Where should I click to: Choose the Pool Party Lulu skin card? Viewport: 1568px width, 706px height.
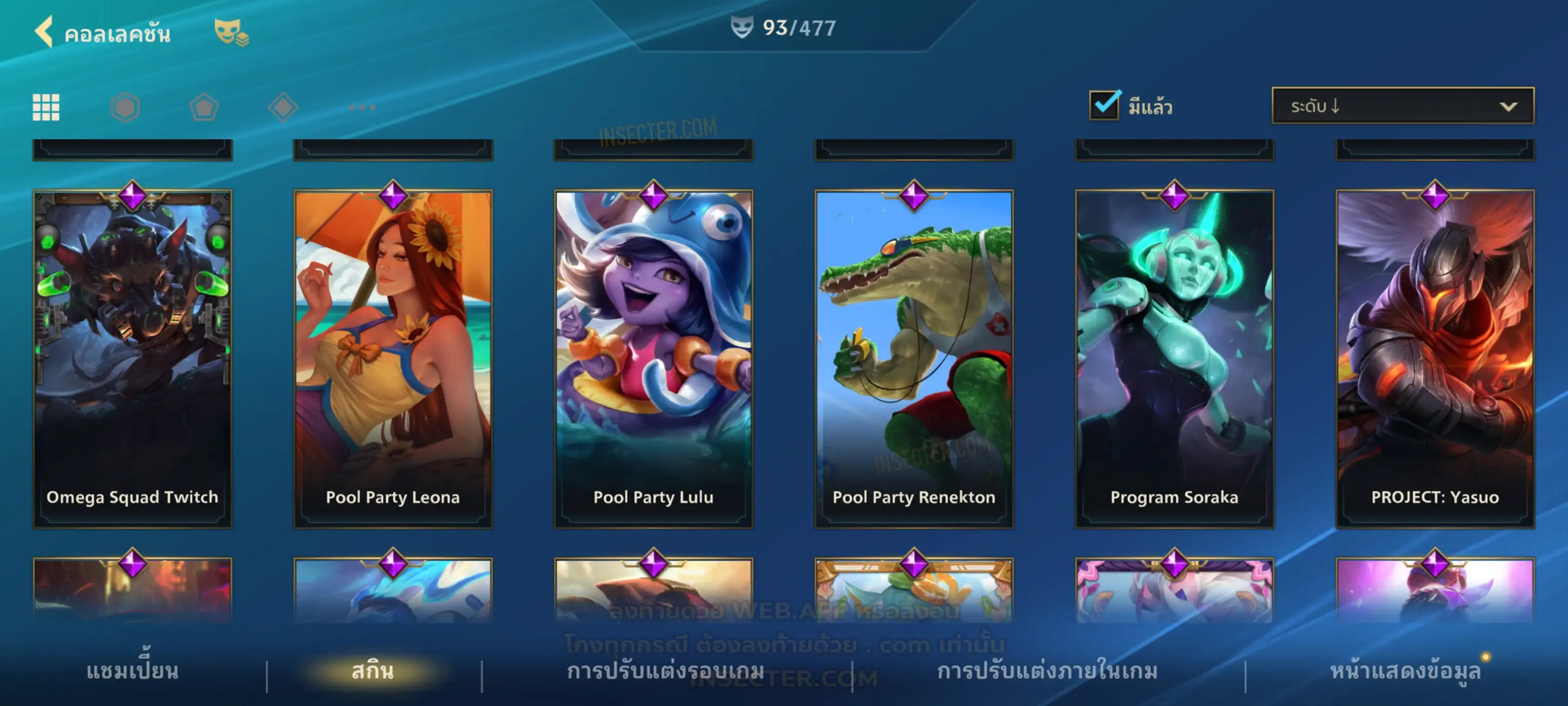pos(653,358)
